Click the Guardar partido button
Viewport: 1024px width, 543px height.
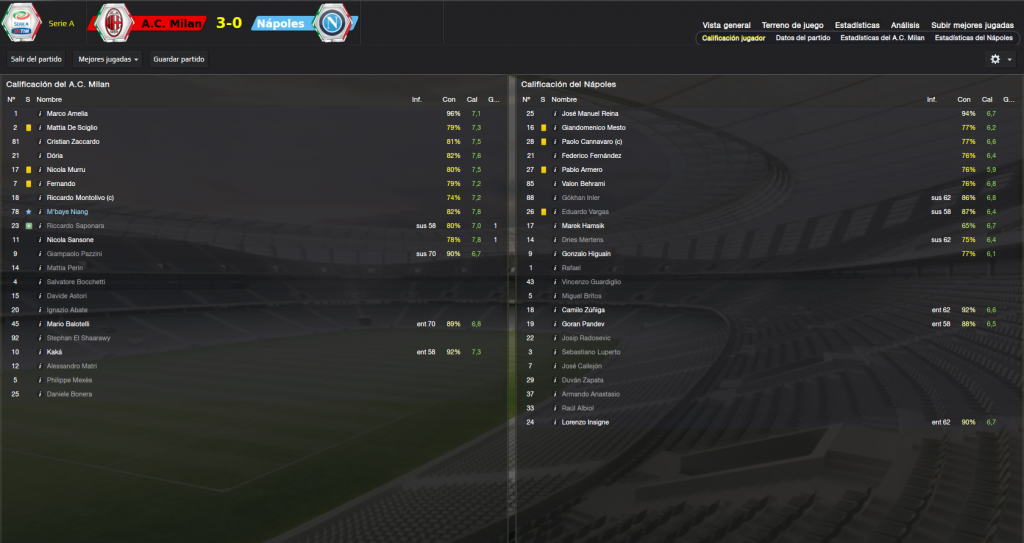pos(179,60)
